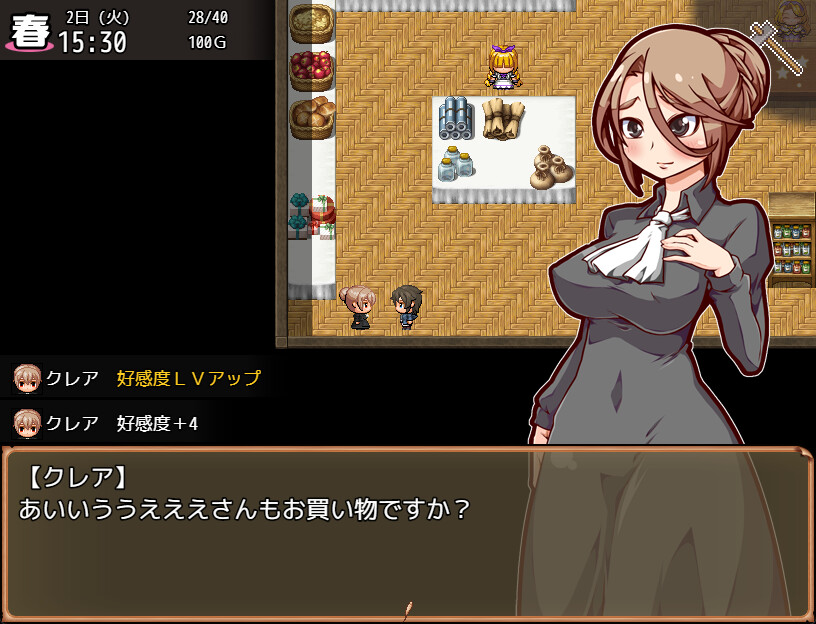
Task: Click the quill continue indicator
Action: (x=407, y=609)
